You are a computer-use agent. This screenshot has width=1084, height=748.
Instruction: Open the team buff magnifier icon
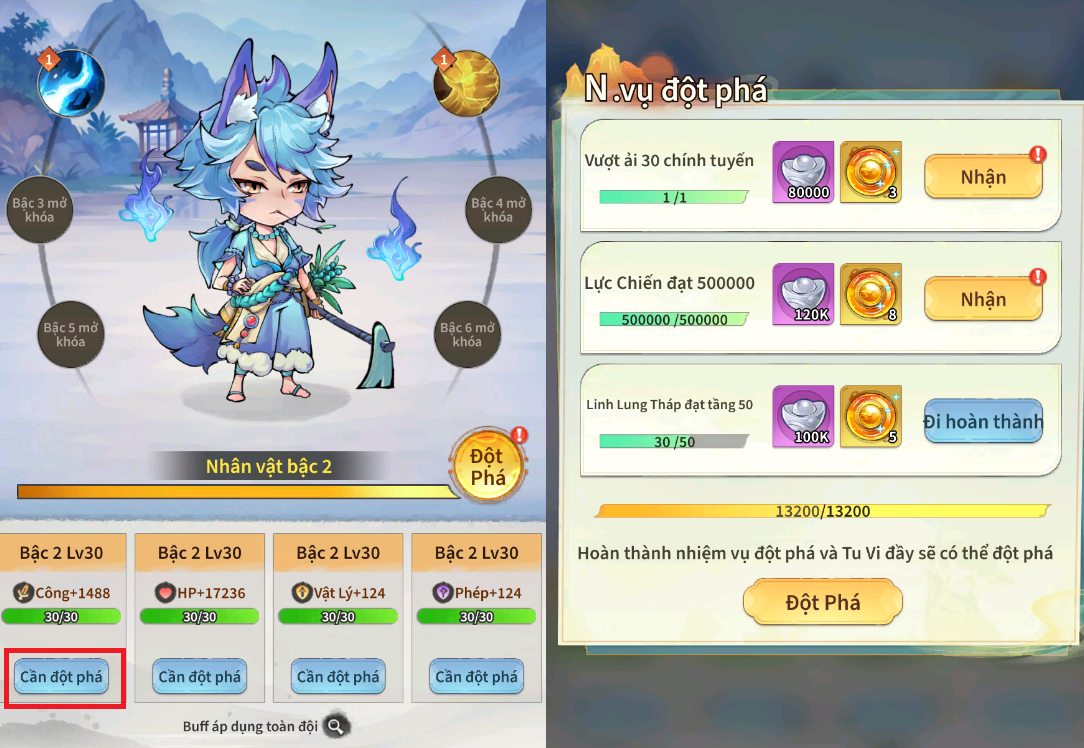tap(337, 727)
